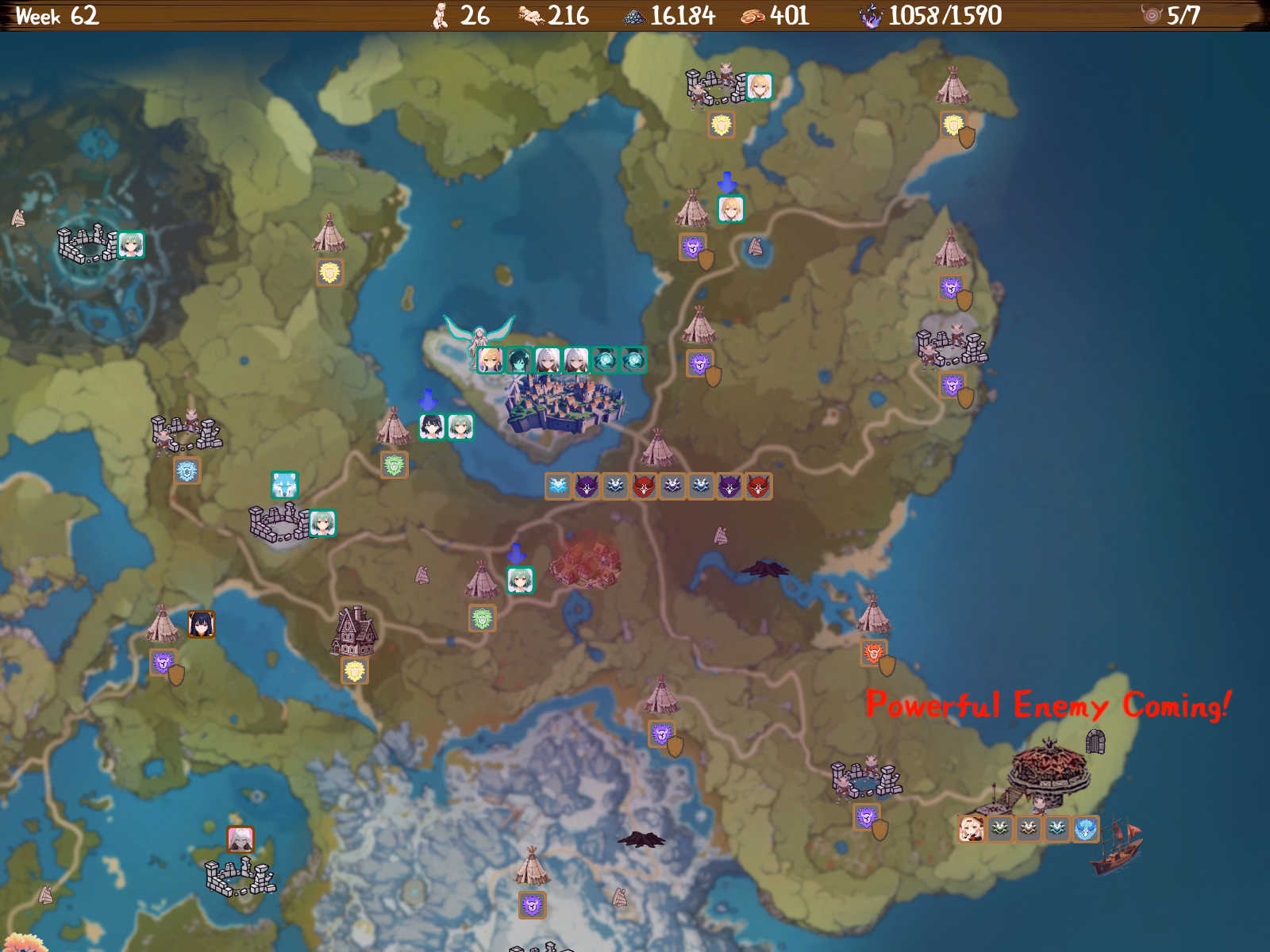
Task: Click the 1058/1590 mana progress readout
Action: tap(945, 13)
